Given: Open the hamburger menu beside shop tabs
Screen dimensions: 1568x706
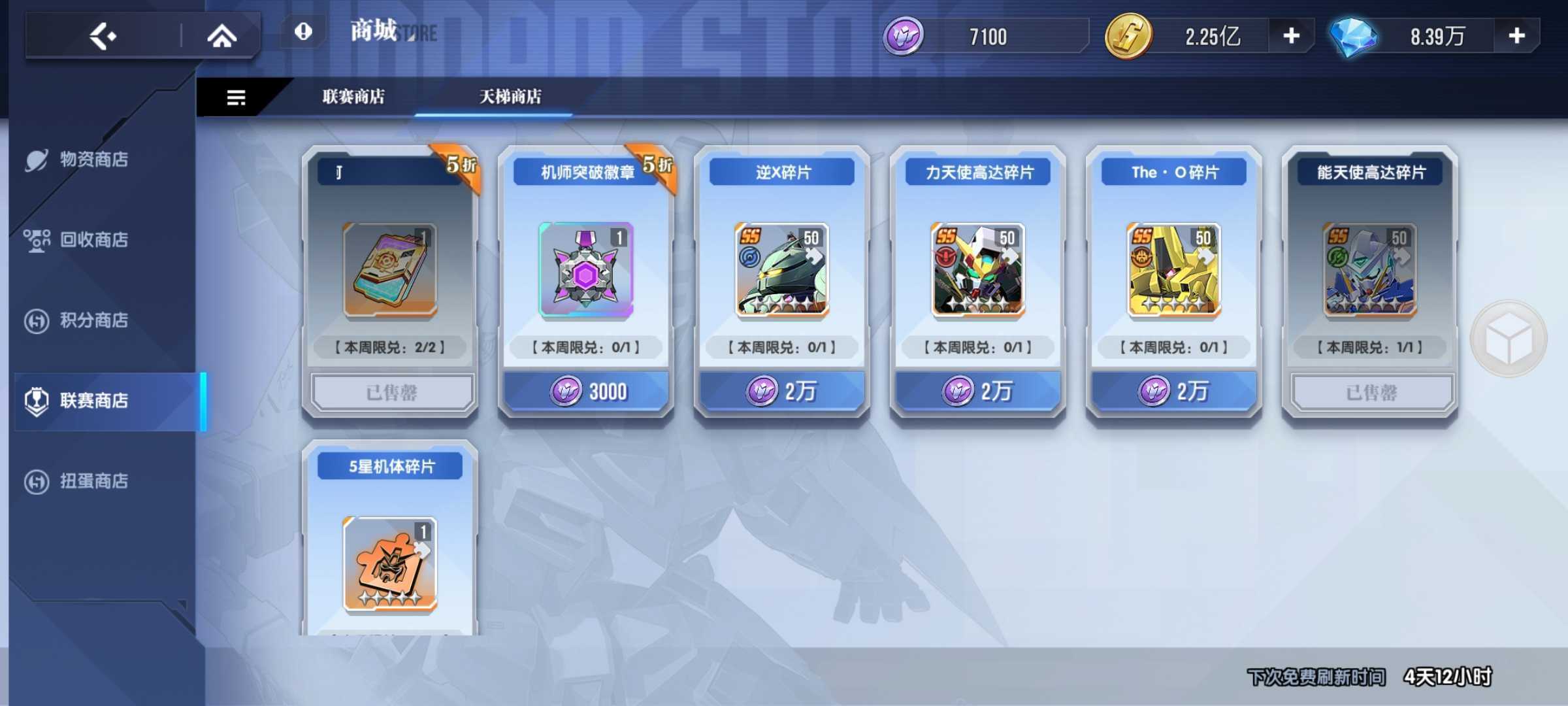Looking at the screenshot, I should [234, 97].
